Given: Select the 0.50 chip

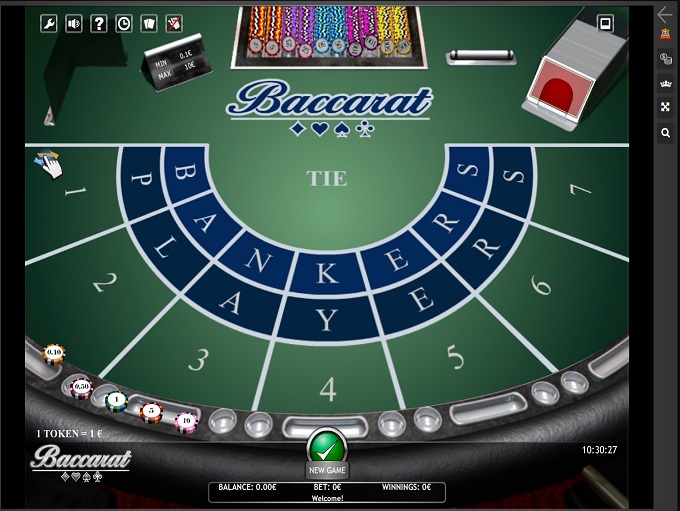Looking at the screenshot, I should (x=81, y=386).
